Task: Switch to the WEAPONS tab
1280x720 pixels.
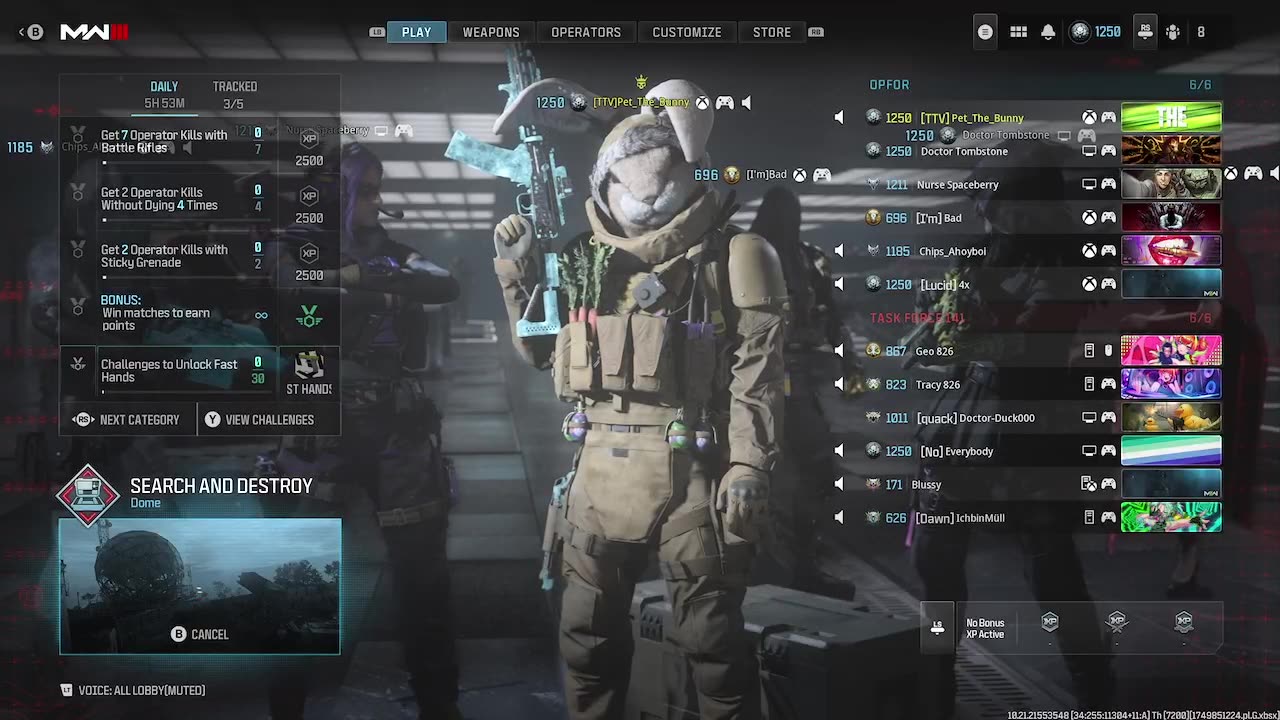Action: [490, 32]
